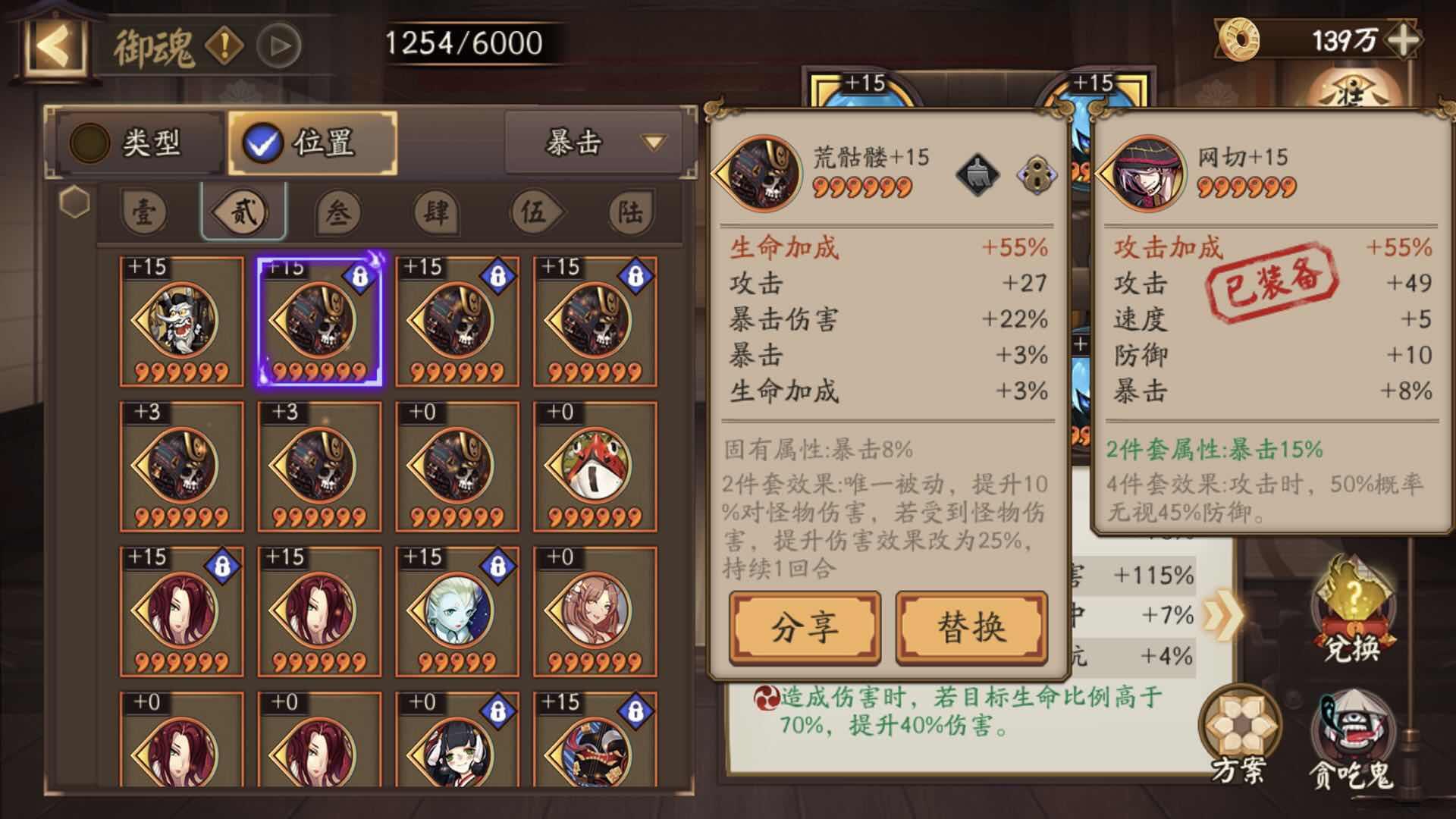Screen dimensions: 1456x819
Task: Replace equipped soul with 替换 button
Action: 971,628
